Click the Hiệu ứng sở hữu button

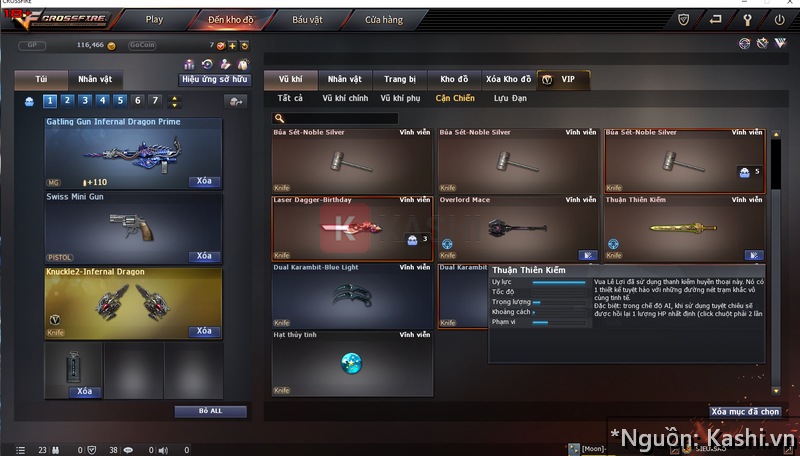pos(214,79)
